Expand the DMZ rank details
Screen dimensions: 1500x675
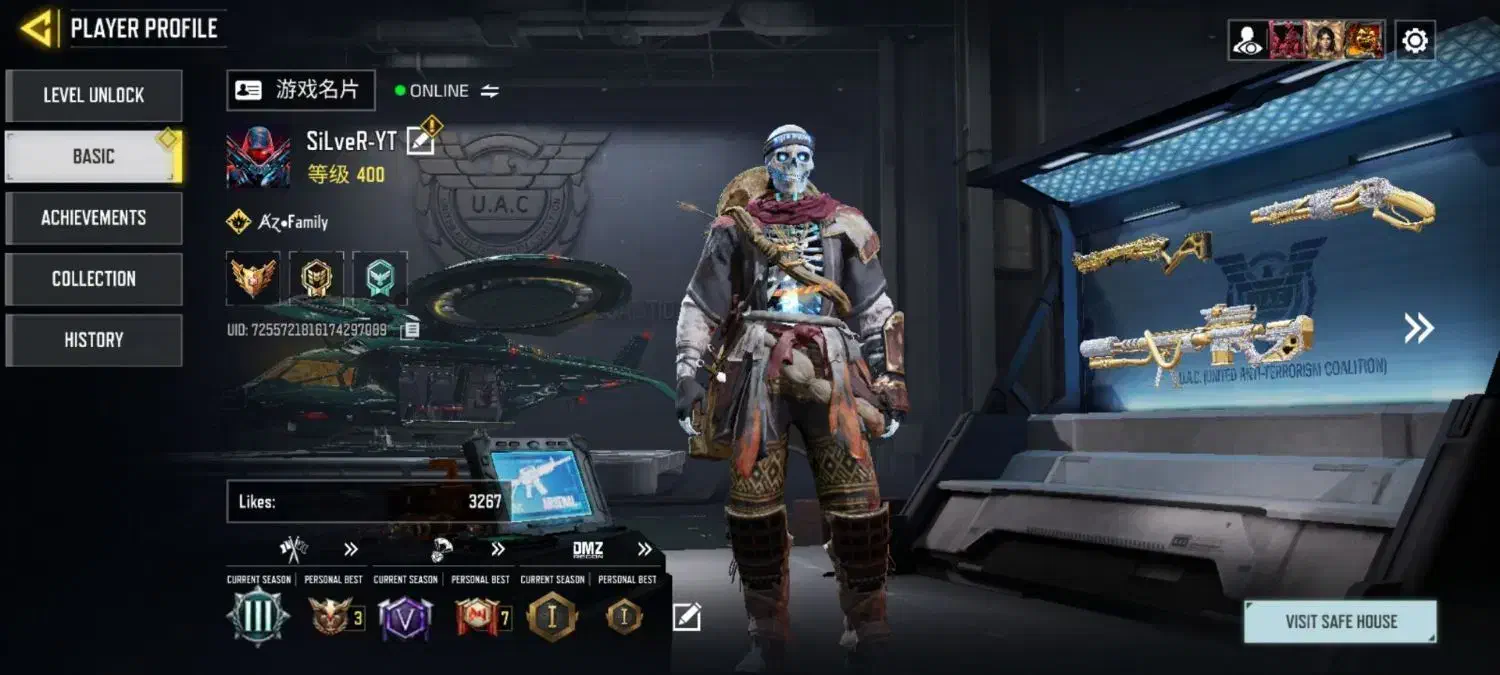(644, 549)
